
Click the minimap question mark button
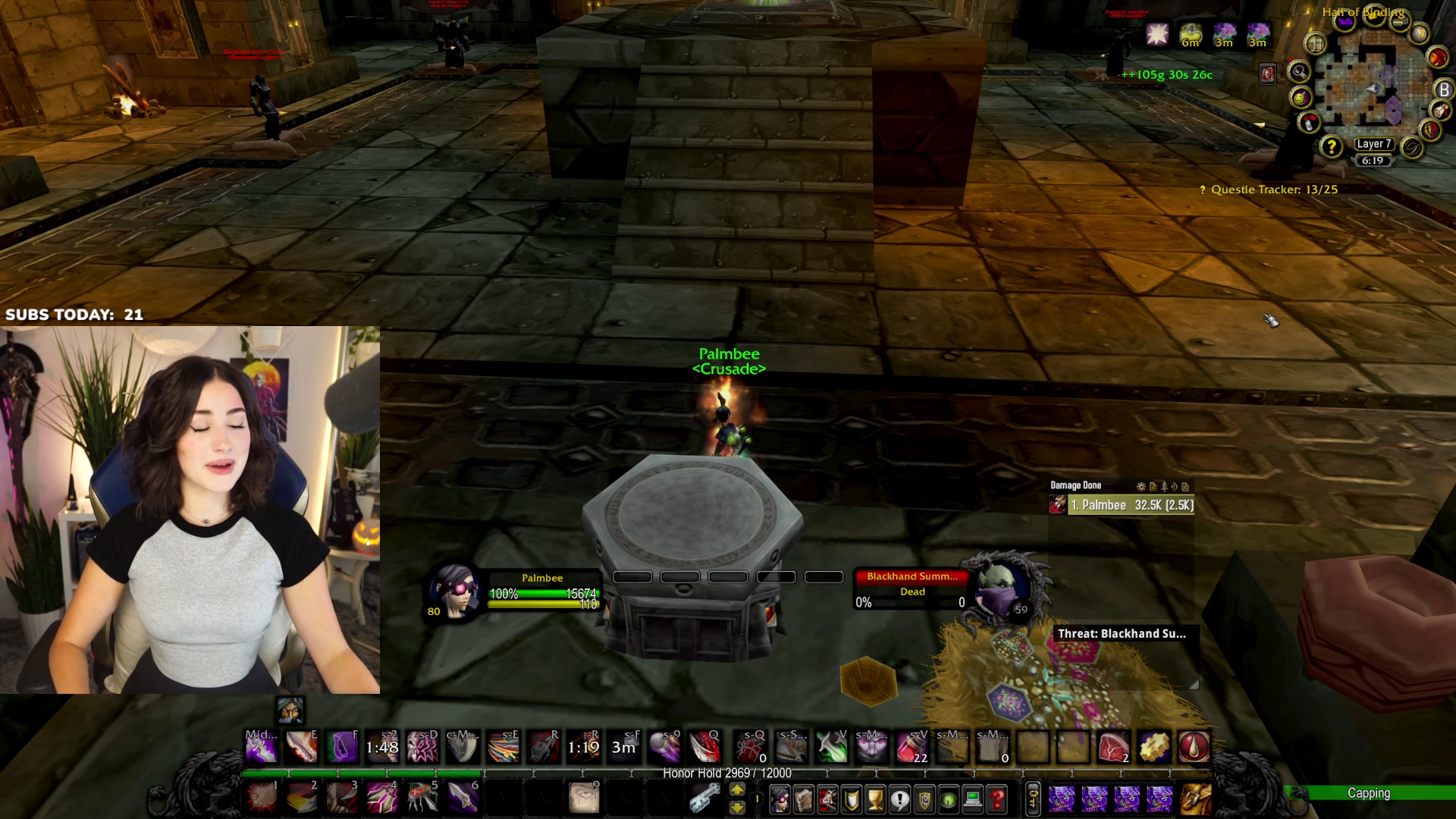[1332, 147]
